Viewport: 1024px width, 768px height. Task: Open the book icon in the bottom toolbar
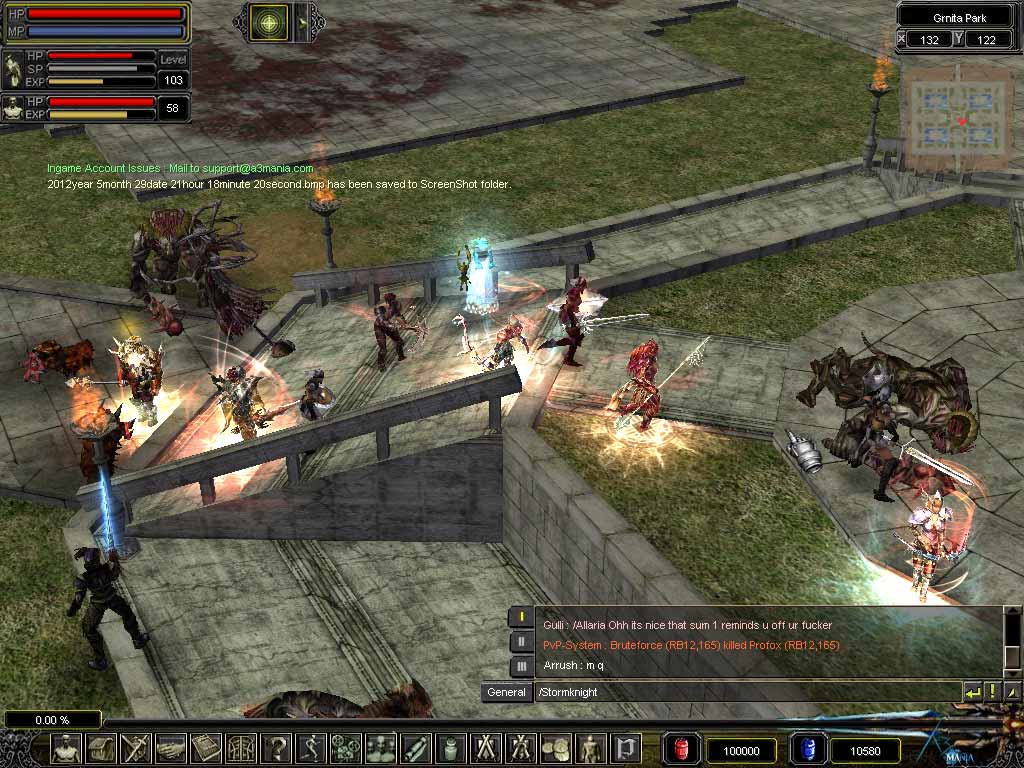point(208,748)
